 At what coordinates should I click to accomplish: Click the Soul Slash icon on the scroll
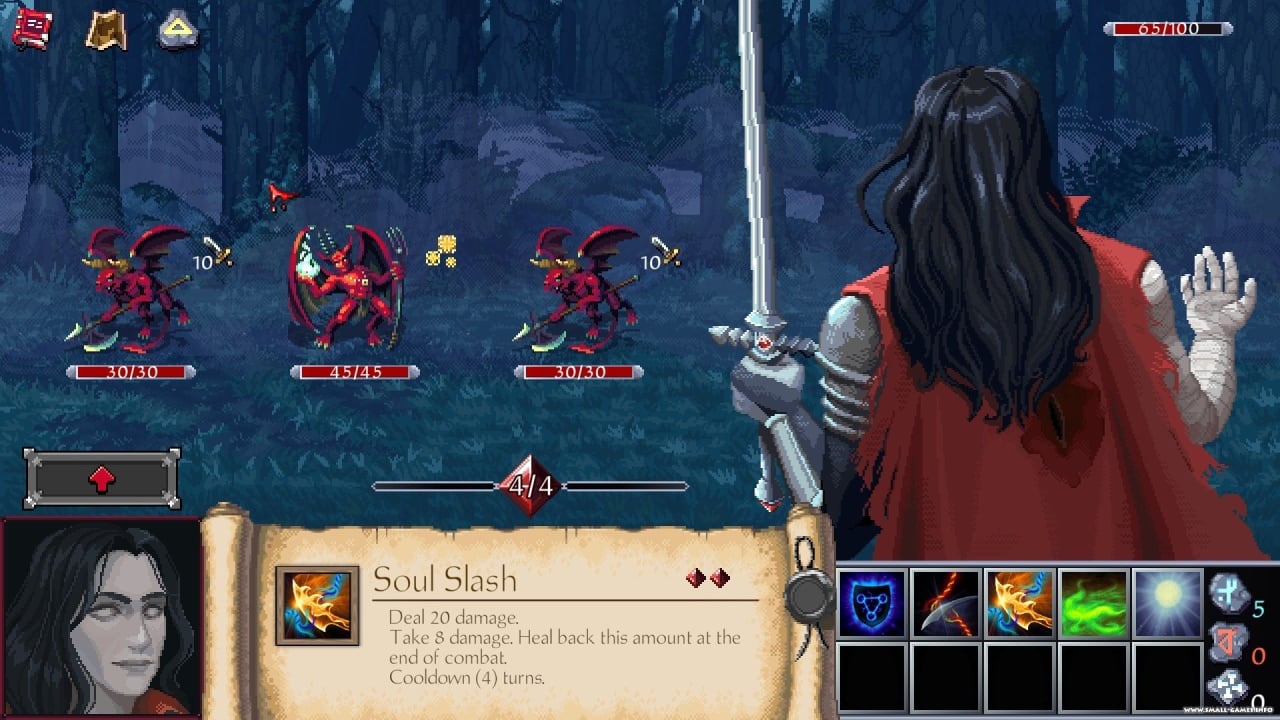(317, 606)
